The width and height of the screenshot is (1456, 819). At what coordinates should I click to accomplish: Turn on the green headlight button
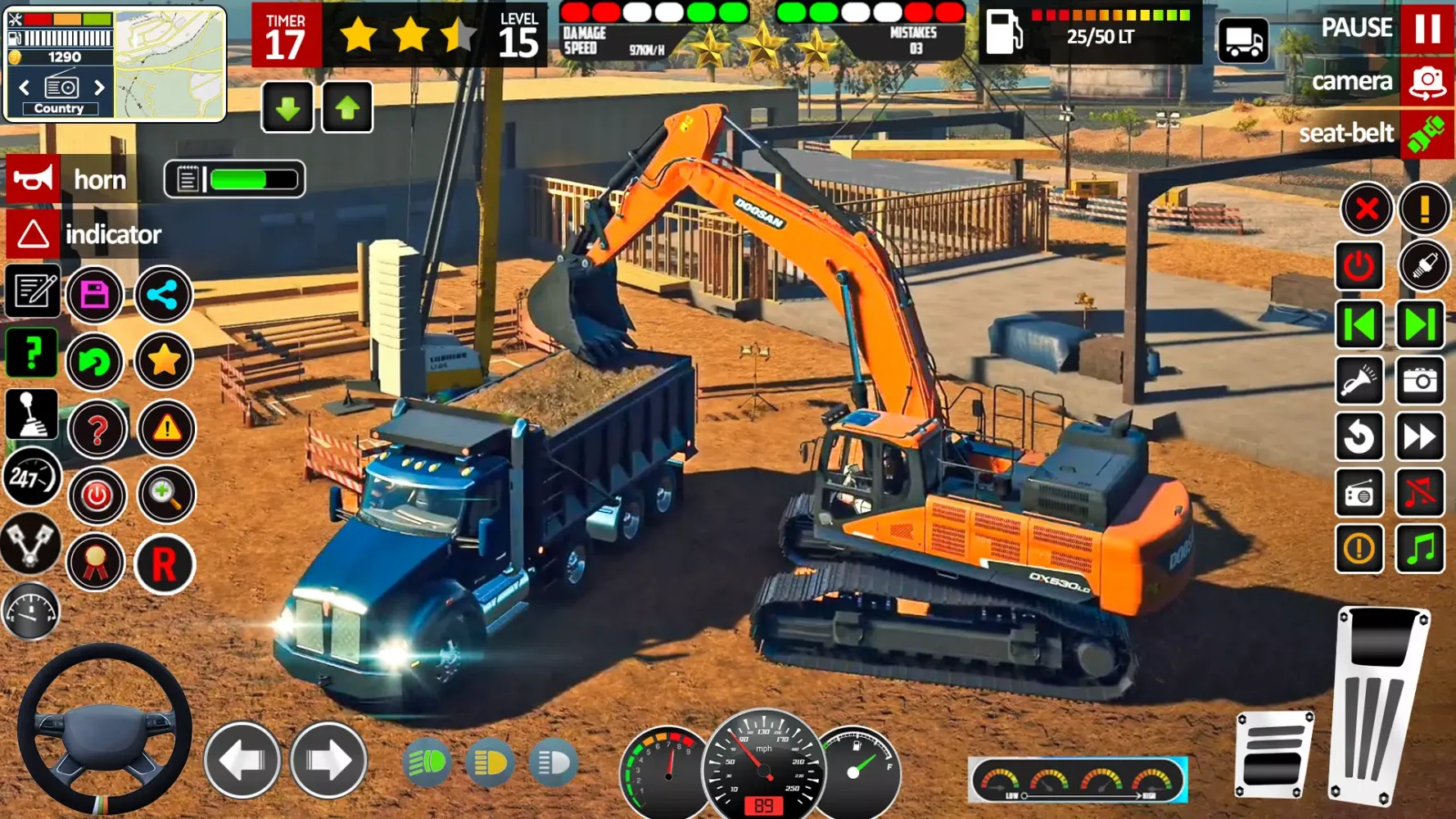click(427, 763)
